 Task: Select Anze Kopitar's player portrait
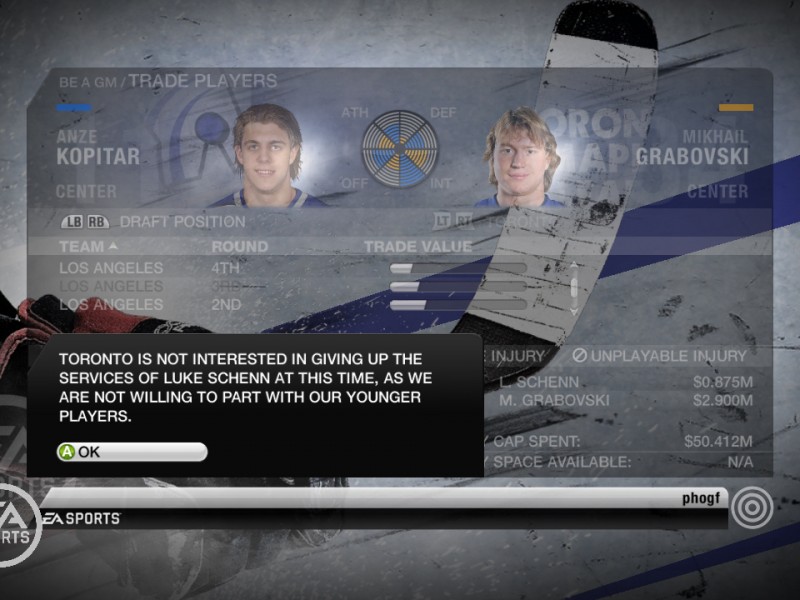click(266, 156)
